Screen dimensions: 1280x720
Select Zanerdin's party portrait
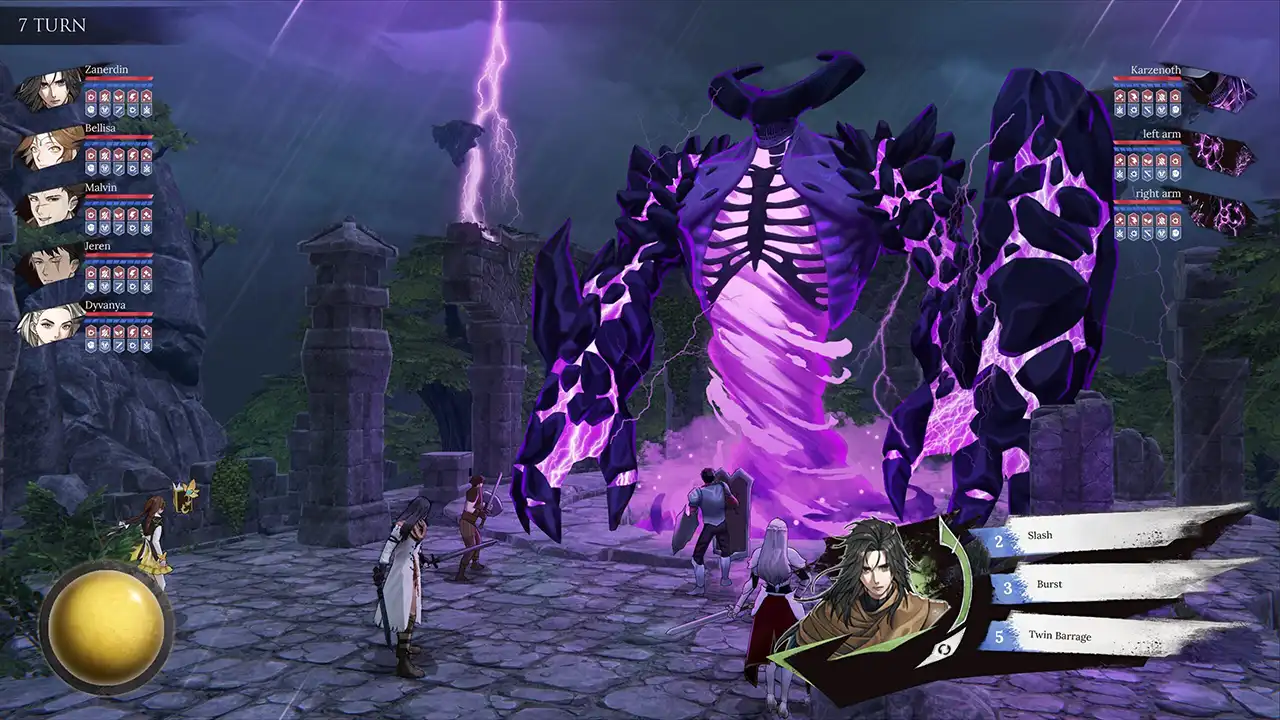click(x=48, y=90)
